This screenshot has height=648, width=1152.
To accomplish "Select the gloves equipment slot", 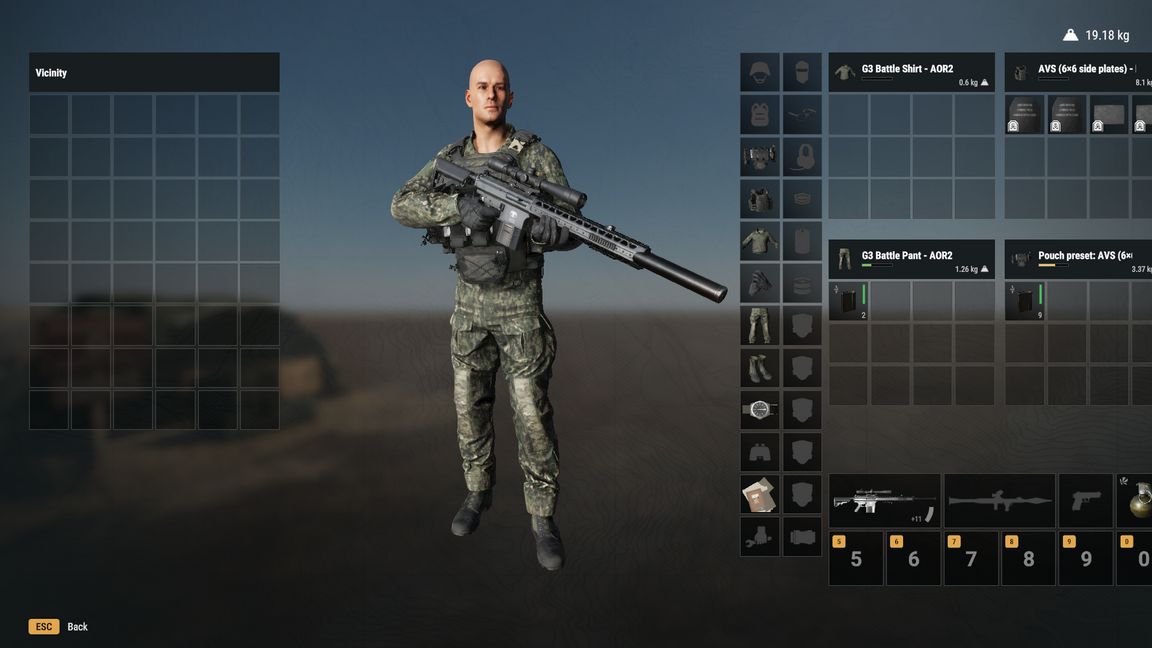I will [760, 284].
